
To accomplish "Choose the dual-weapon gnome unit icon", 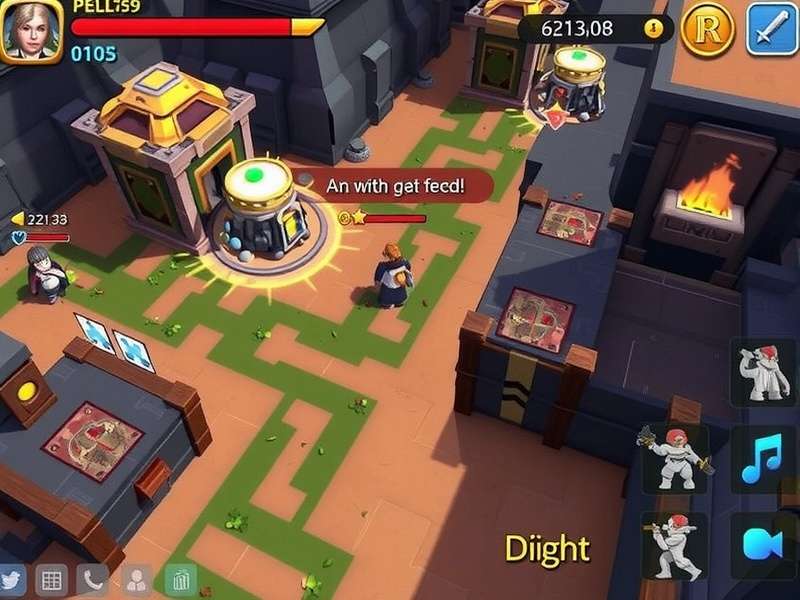I will point(674,458).
